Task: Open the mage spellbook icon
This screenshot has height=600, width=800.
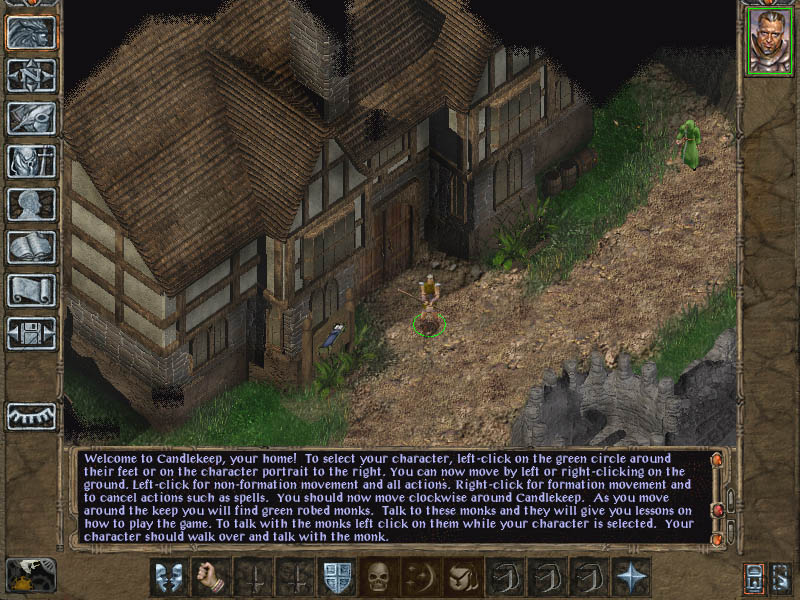Action: click(x=31, y=247)
